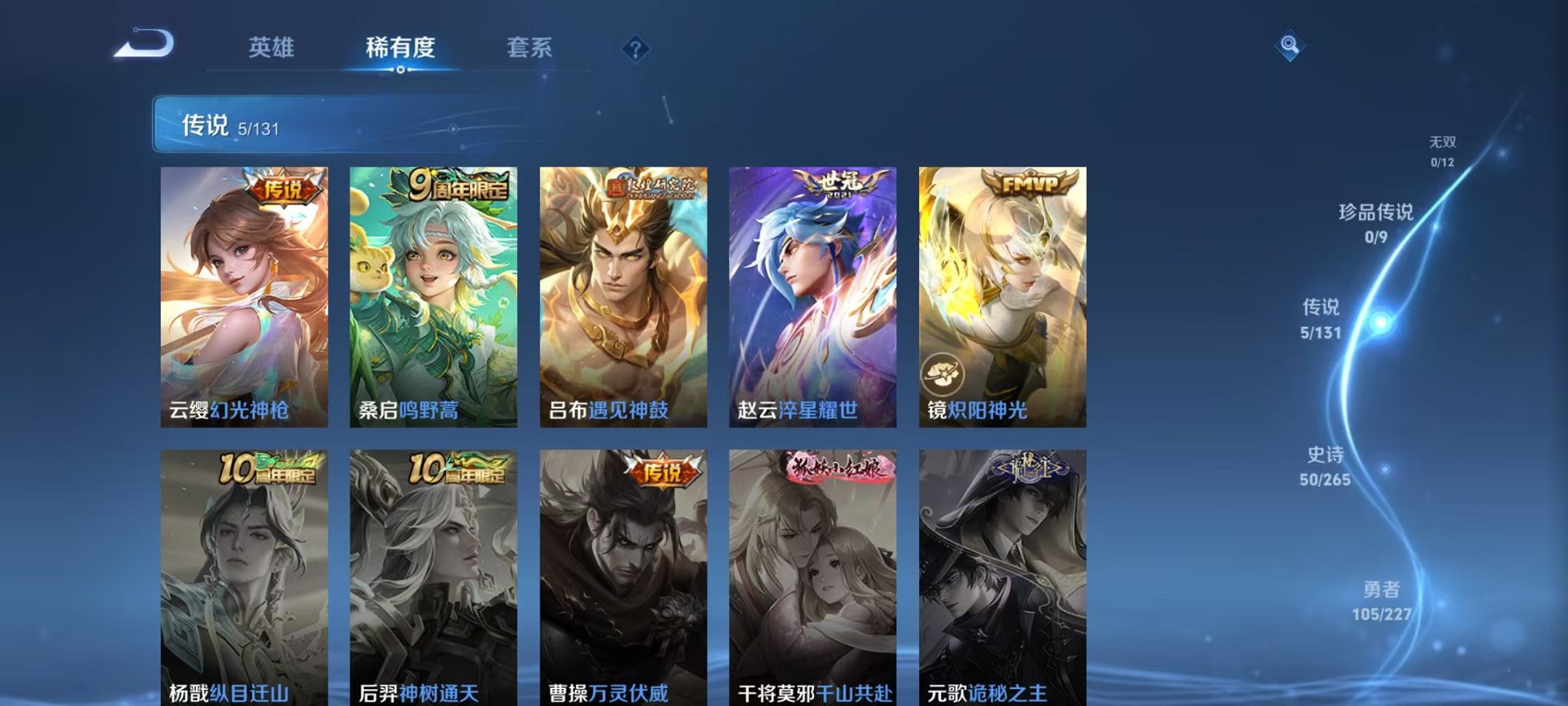Switch to the 套系 tab

[533, 46]
